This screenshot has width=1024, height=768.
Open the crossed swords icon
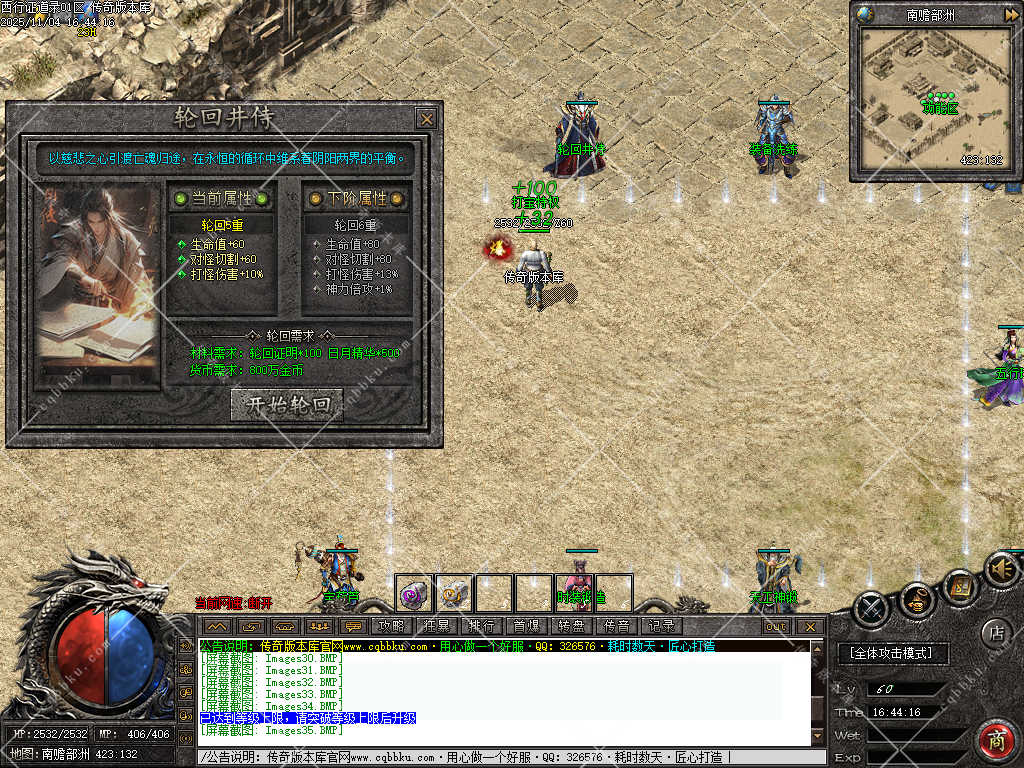tap(872, 606)
